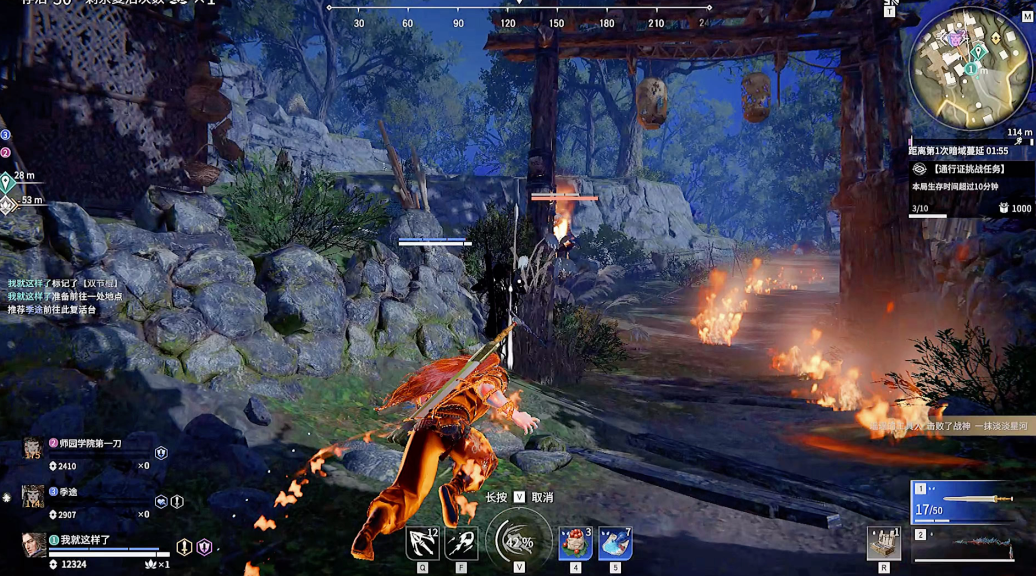Image resolution: width=1036 pixels, height=576 pixels.
Task: Click the purple shield armor icon
Action: pyautogui.click(x=204, y=547)
